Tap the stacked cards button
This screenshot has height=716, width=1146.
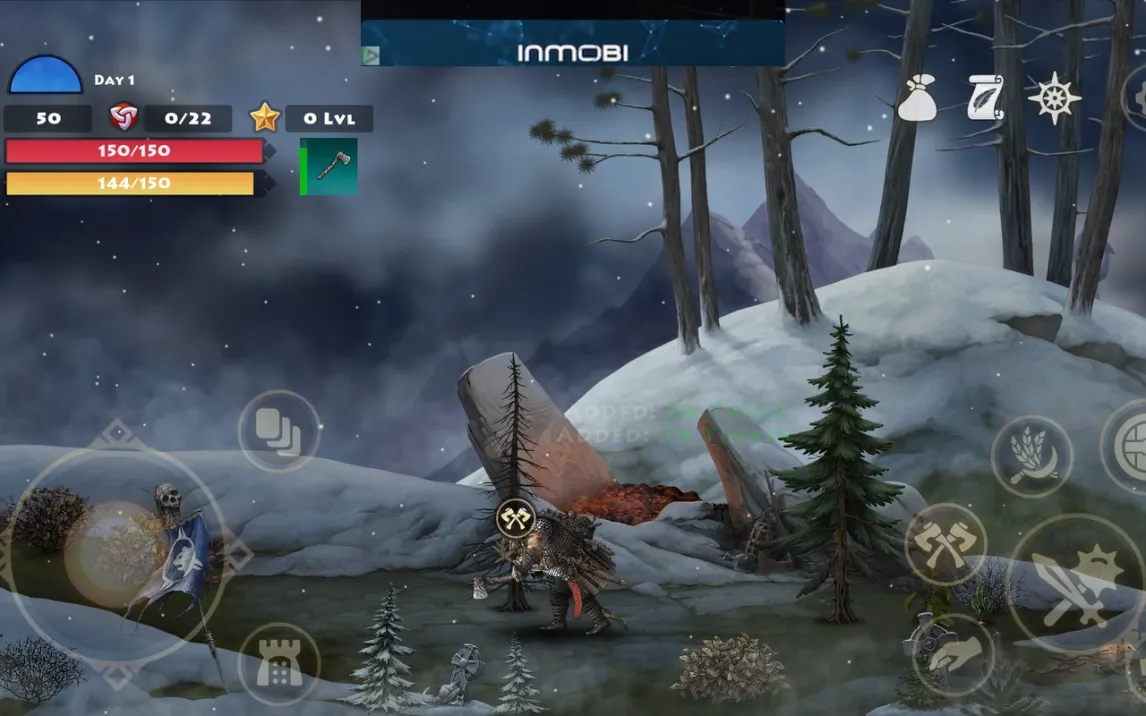(x=279, y=431)
